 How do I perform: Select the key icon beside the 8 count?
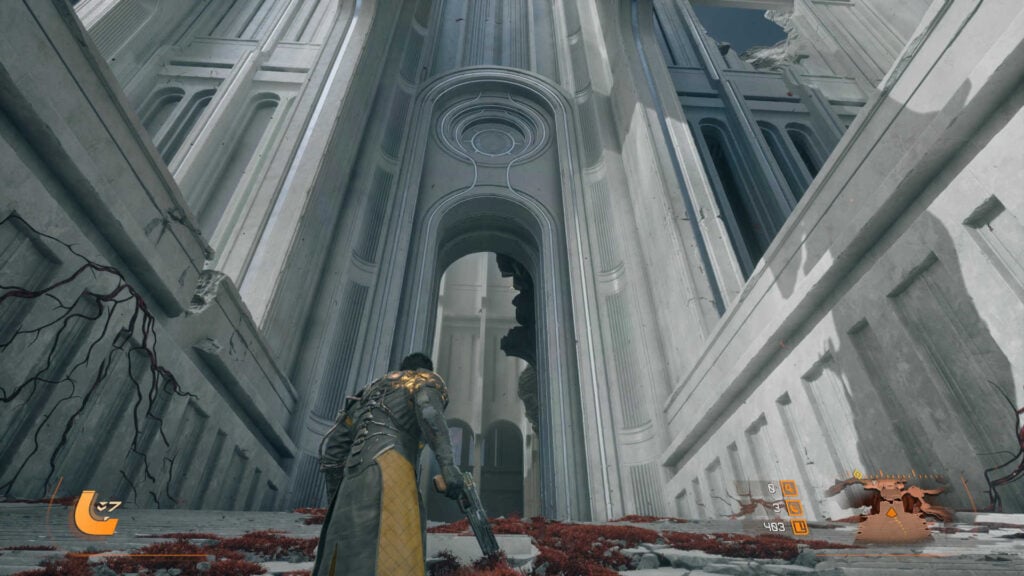click(789, 488)
